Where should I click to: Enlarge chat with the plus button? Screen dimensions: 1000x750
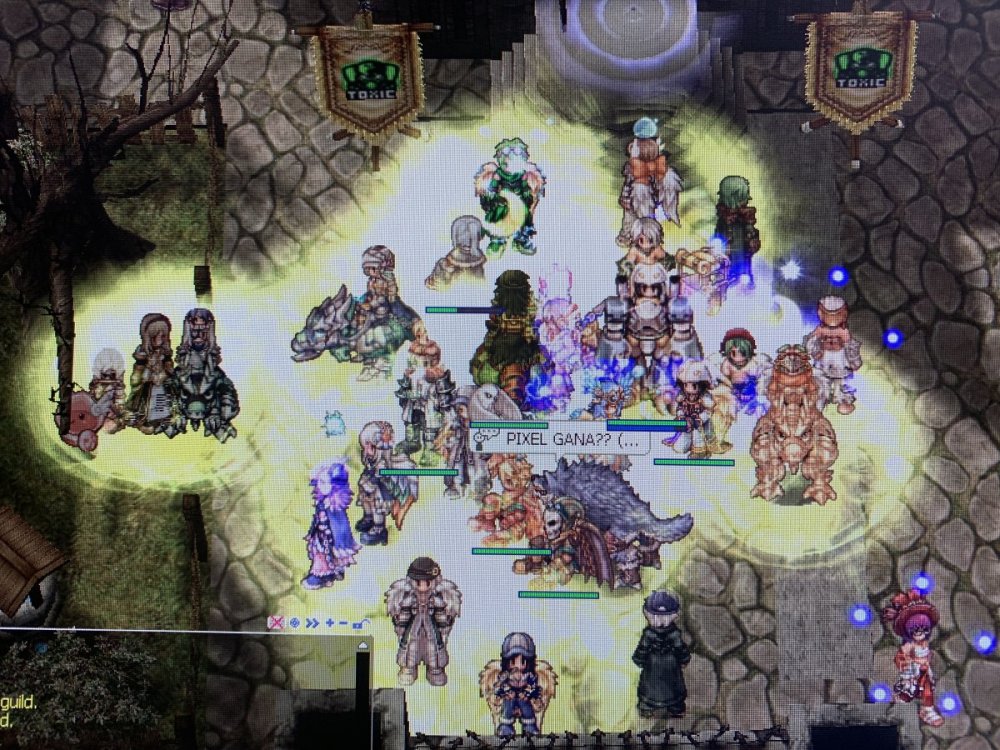click(x=329, y=622)
